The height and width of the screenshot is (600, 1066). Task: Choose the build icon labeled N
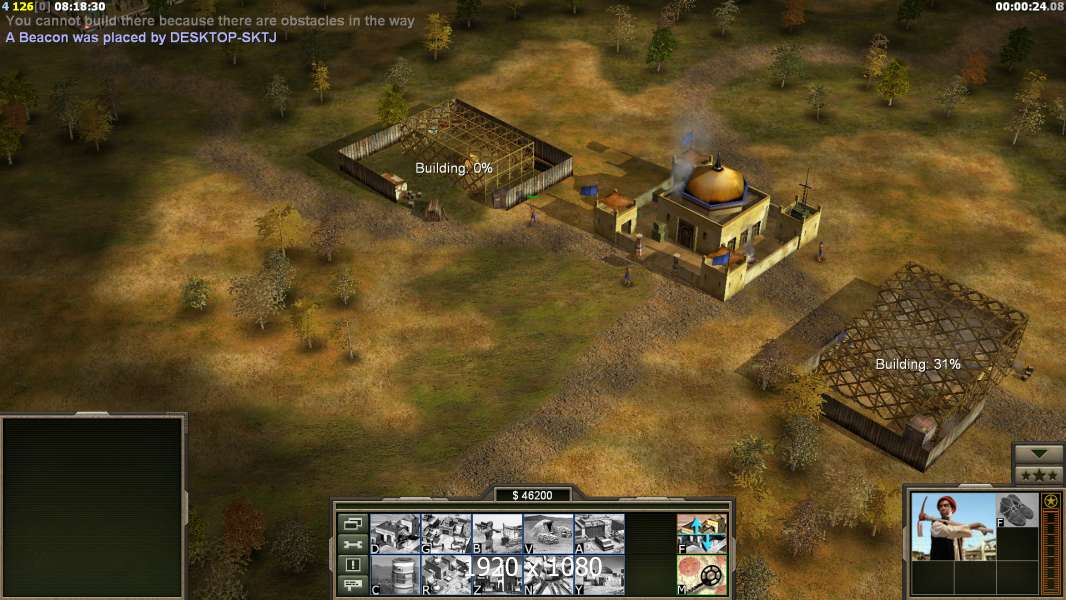point(548,575)
